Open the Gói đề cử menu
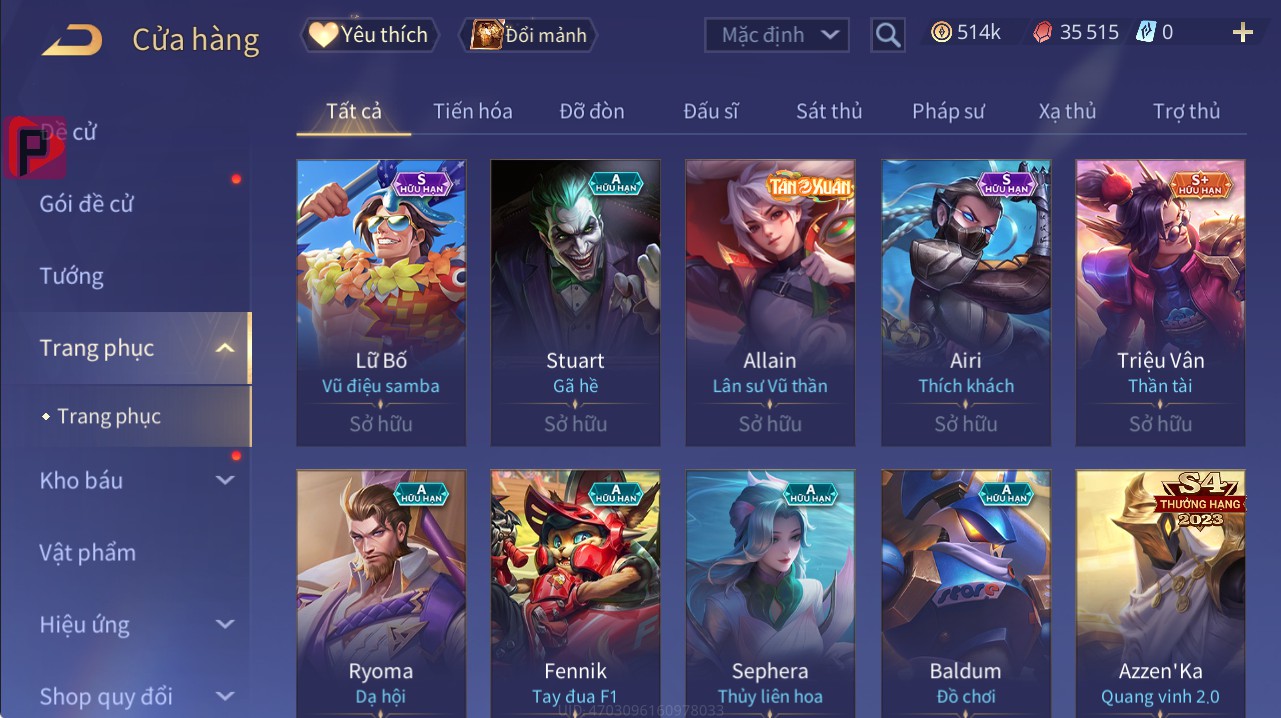The height and width of the screenshot is (718, 1281). pos(87,204)
